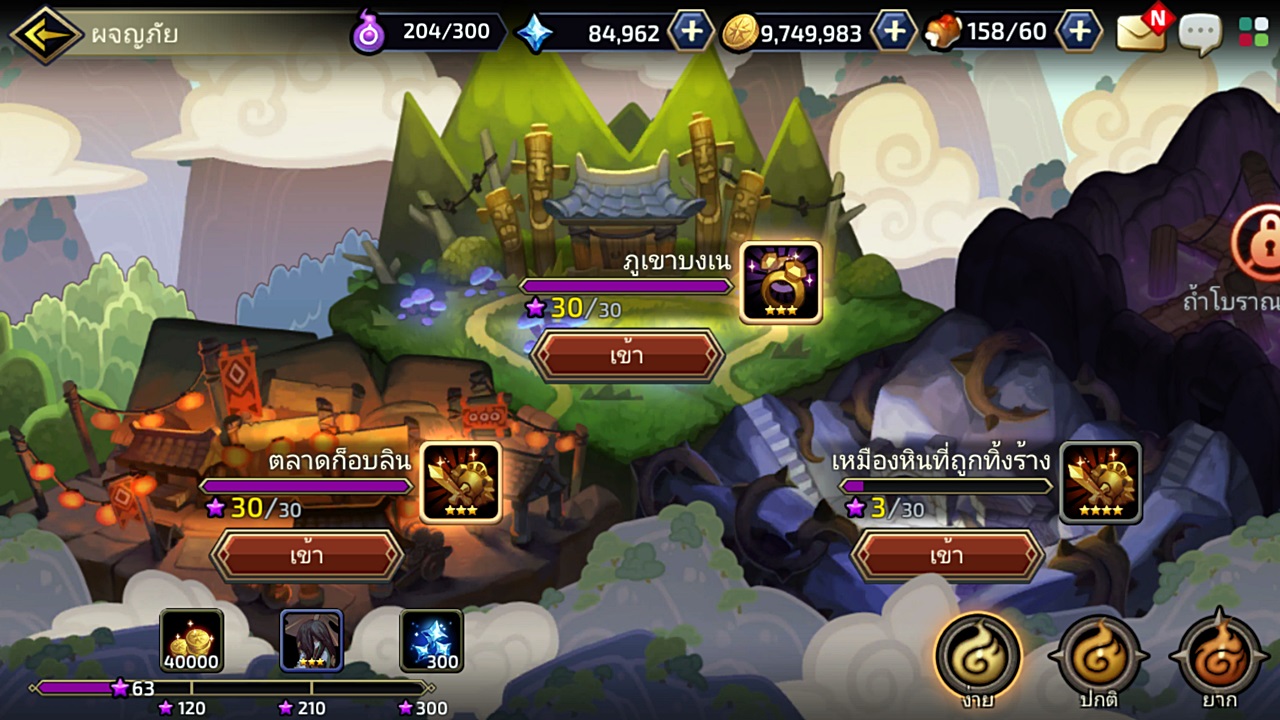The image size is (1280, 720).
Task: View the sword reward icon beside ตลาดก็อบลิน
Action: pyautogui.click(x=459, y=483)
